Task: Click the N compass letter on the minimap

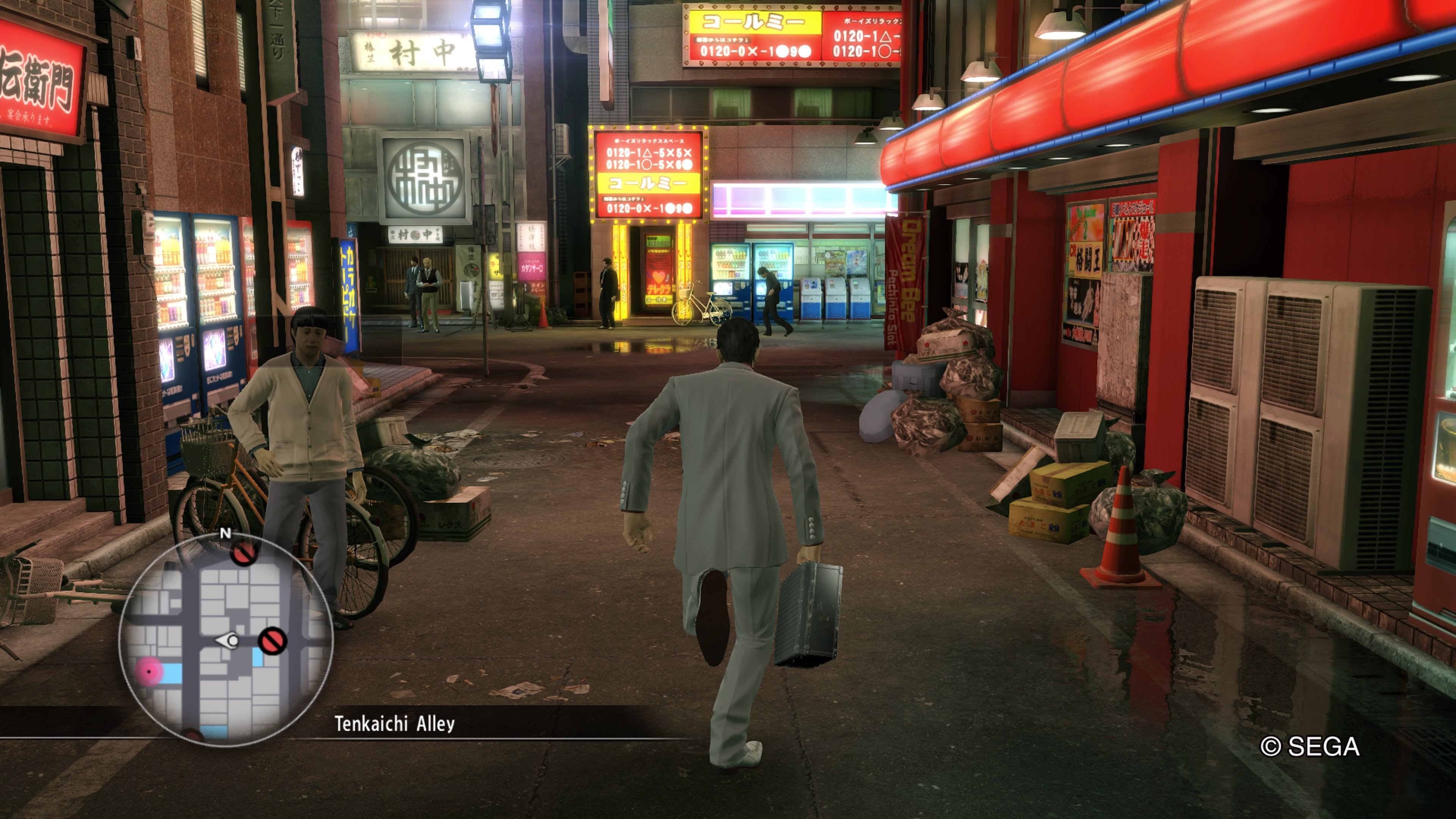Action: [x=226, y=533]
